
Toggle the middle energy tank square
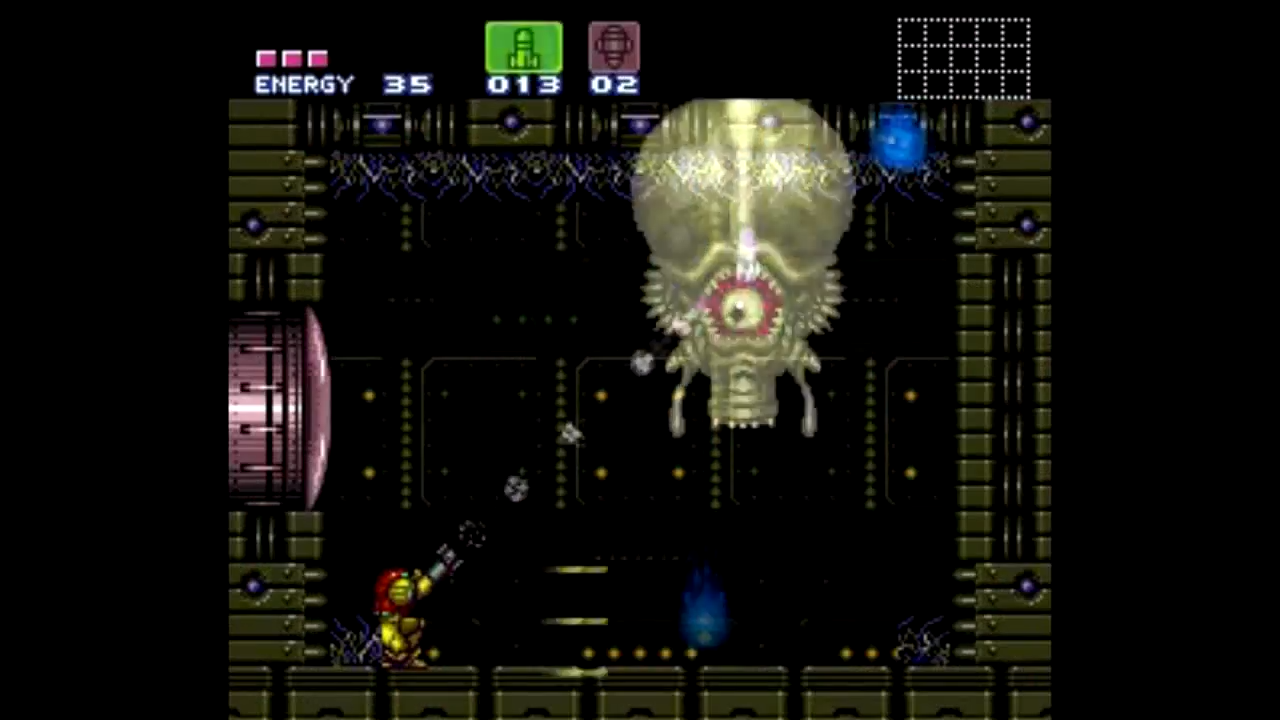click(291, 58)
